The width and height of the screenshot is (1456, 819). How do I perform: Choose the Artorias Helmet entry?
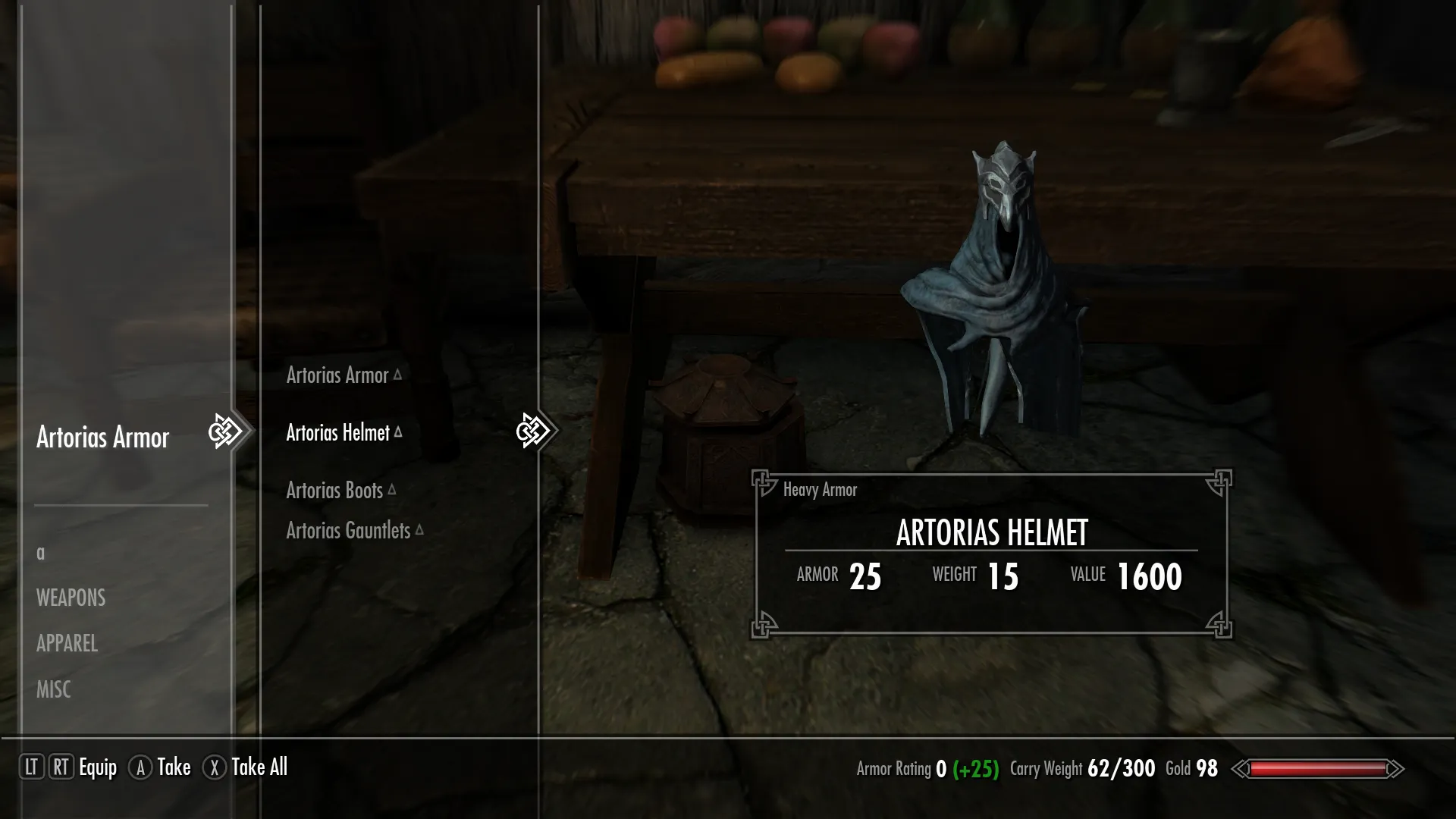(338, 433)
